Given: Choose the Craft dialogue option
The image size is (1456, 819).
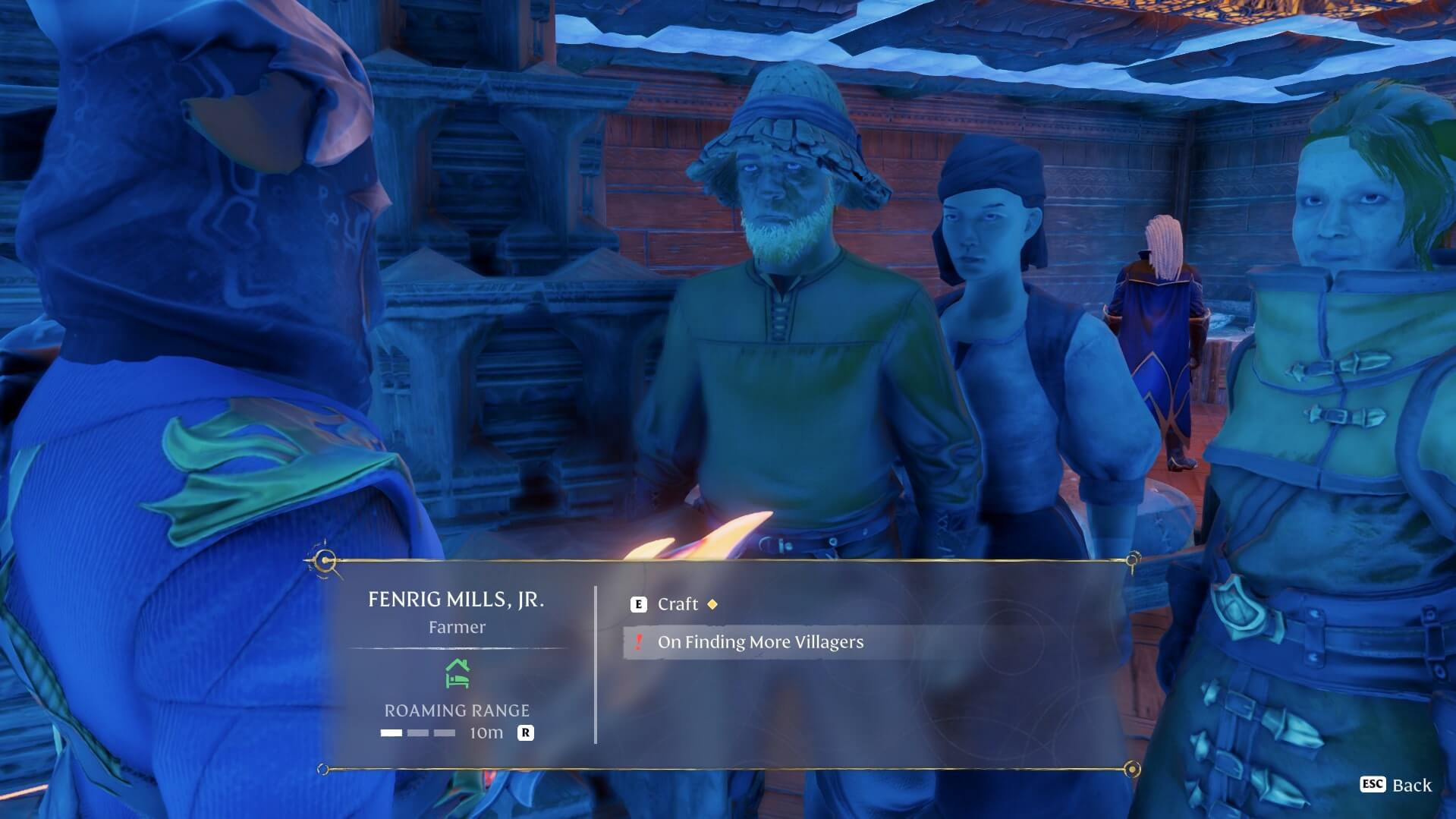Looking at the screenshot, I should pyautogui.click(x=678, y=604).
